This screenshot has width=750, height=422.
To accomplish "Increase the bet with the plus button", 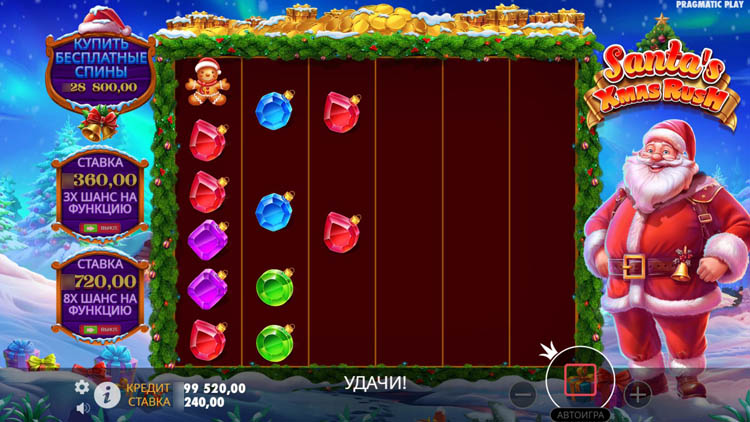I will [x=638, y=394].
